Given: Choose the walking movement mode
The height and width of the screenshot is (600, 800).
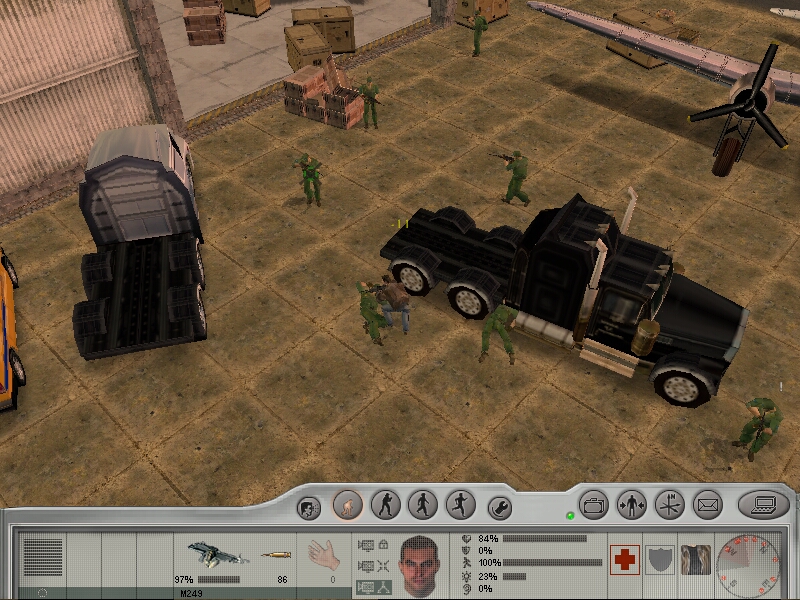Looking at the screenshot, I should click(422, 505).
